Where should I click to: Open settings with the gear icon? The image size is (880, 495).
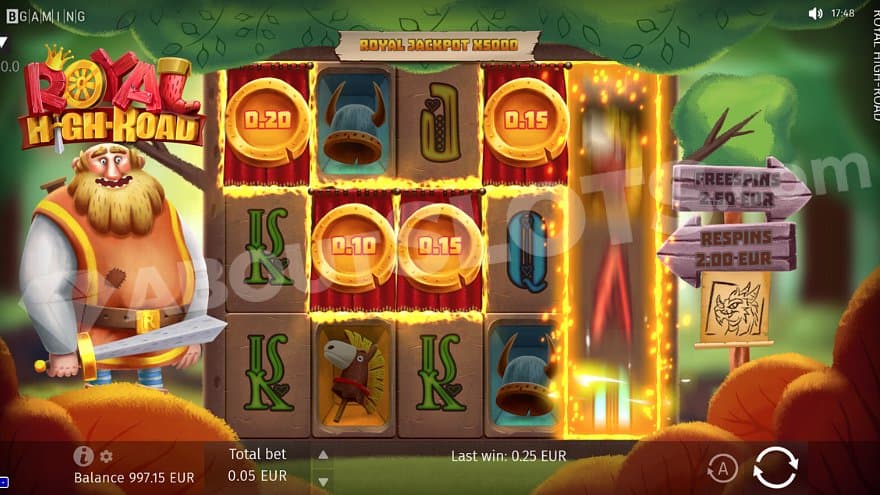pyautogui.click(x=106, y=457)
